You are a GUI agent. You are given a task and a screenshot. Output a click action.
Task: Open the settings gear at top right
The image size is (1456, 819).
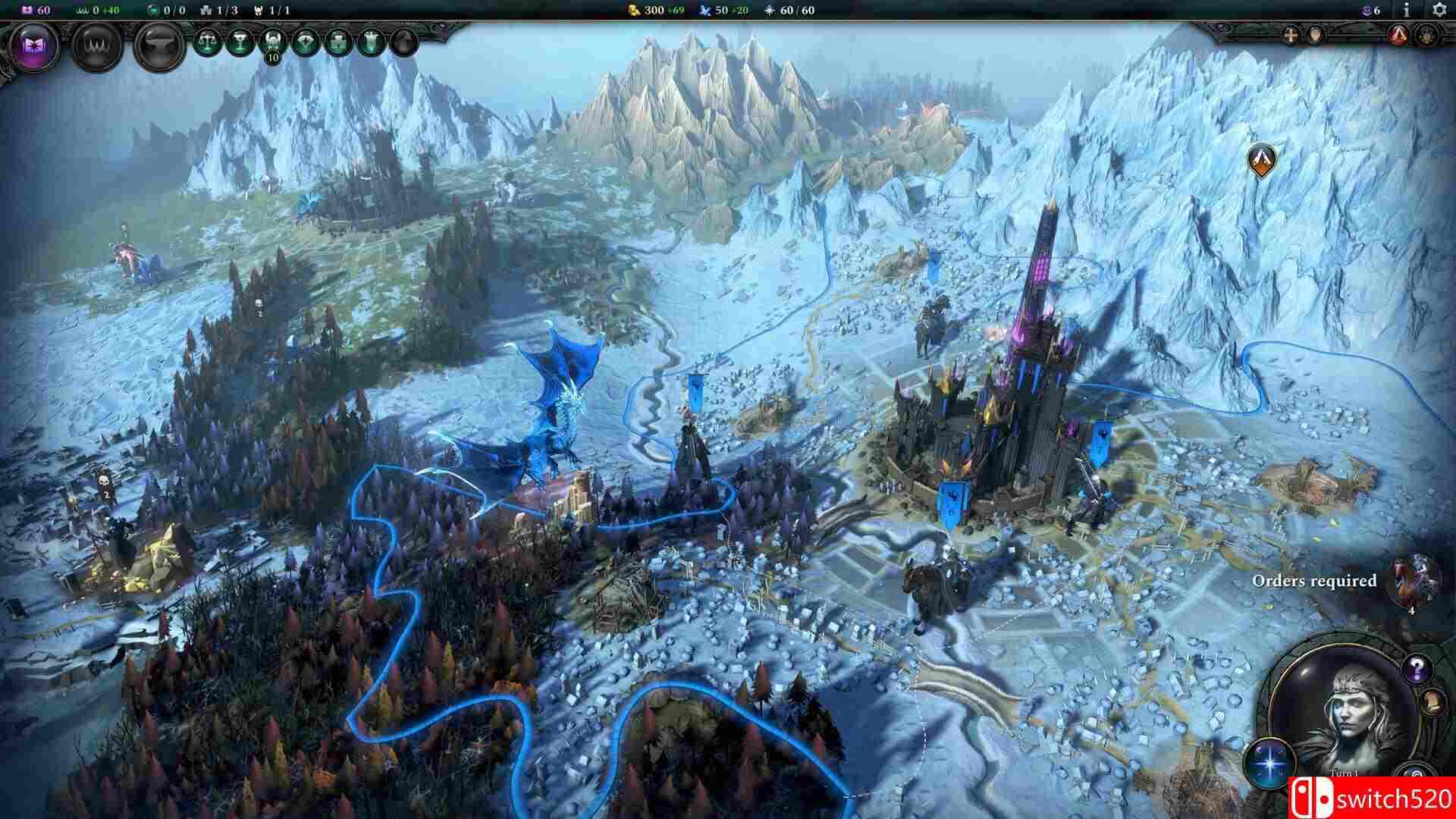click(1439, 10)
